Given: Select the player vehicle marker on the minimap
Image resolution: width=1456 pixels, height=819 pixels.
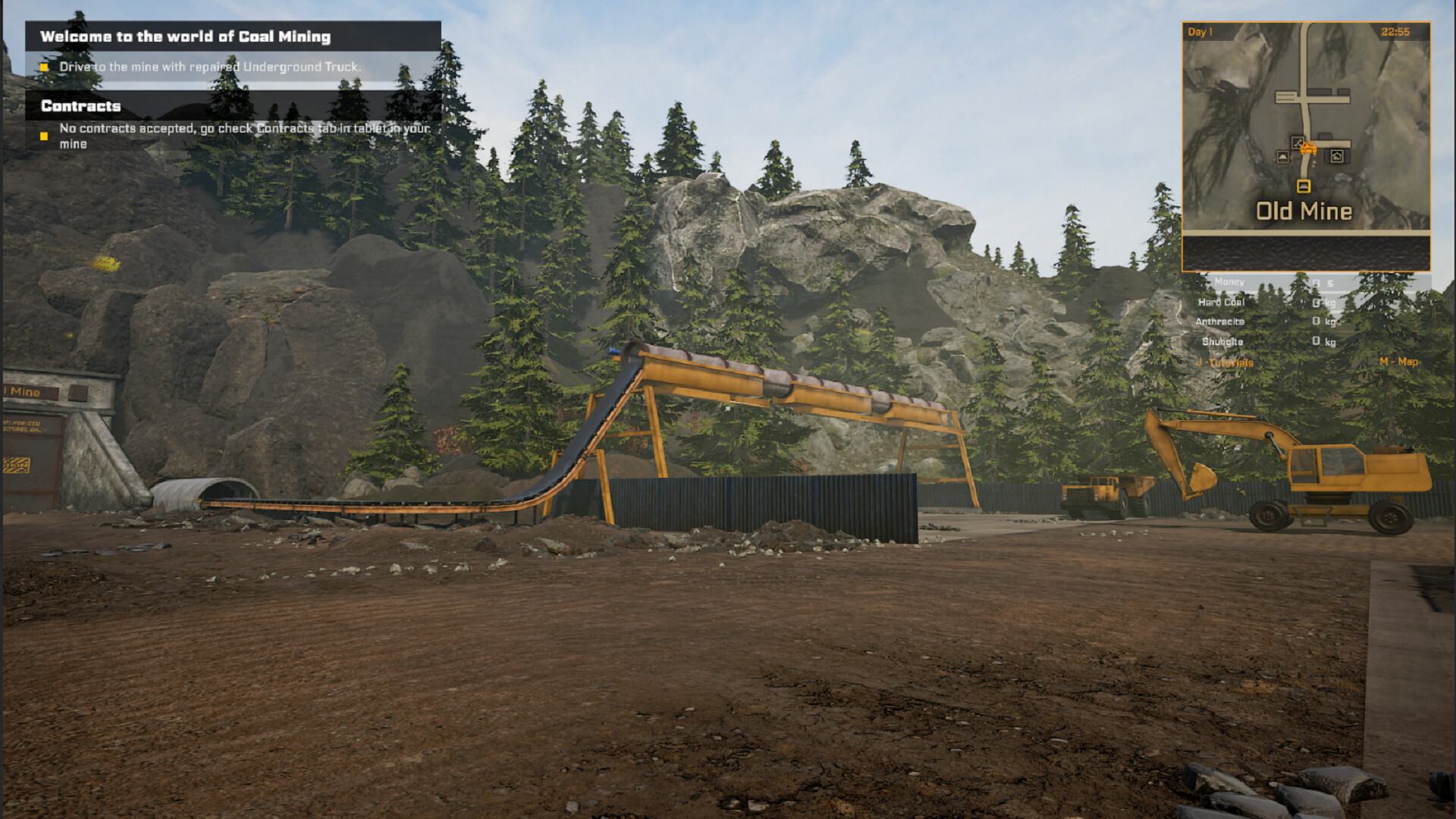Looking at the screenshot, I should (1310, 149).
